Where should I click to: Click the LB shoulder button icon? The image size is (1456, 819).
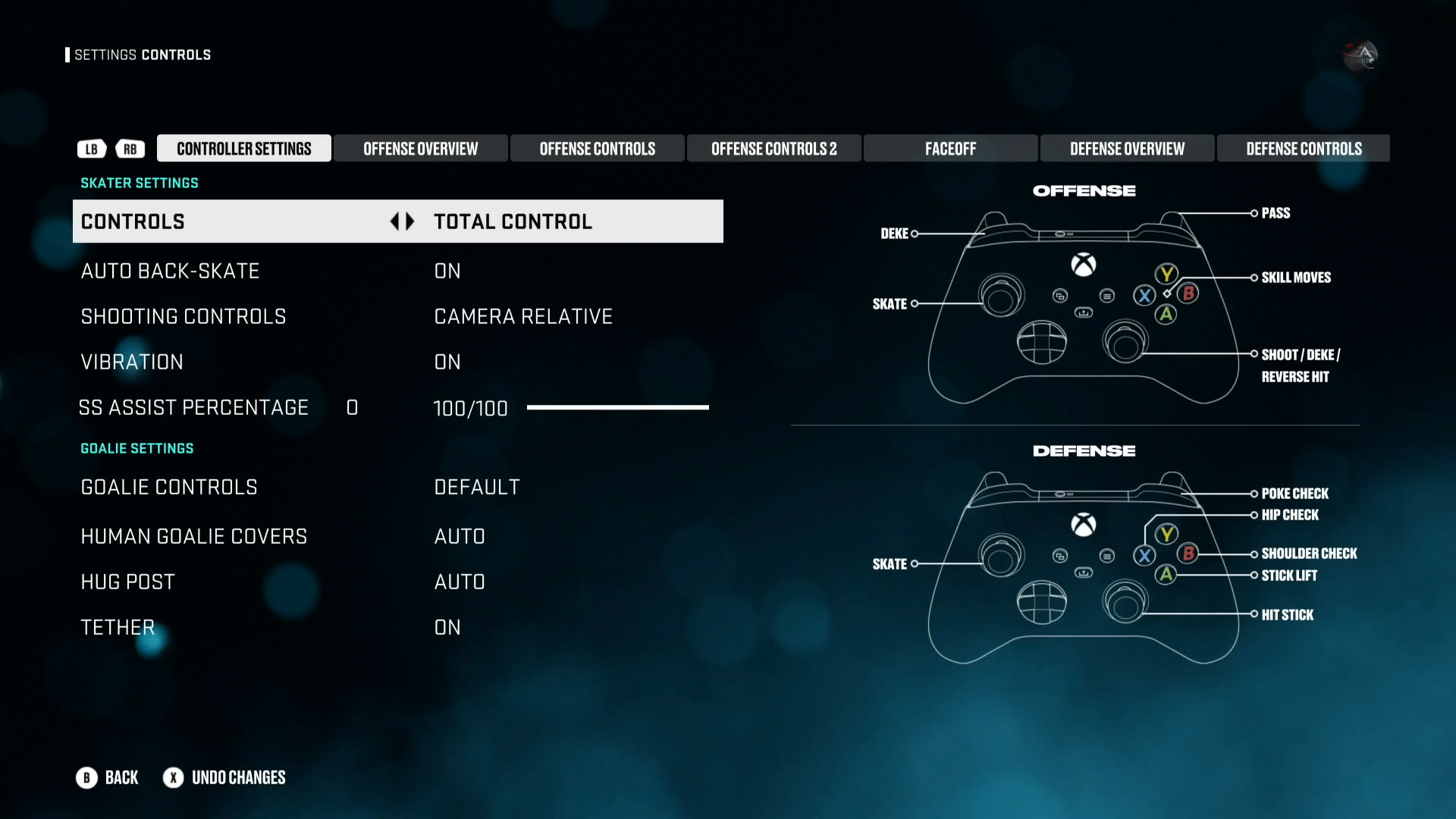[x=91, y=149]
